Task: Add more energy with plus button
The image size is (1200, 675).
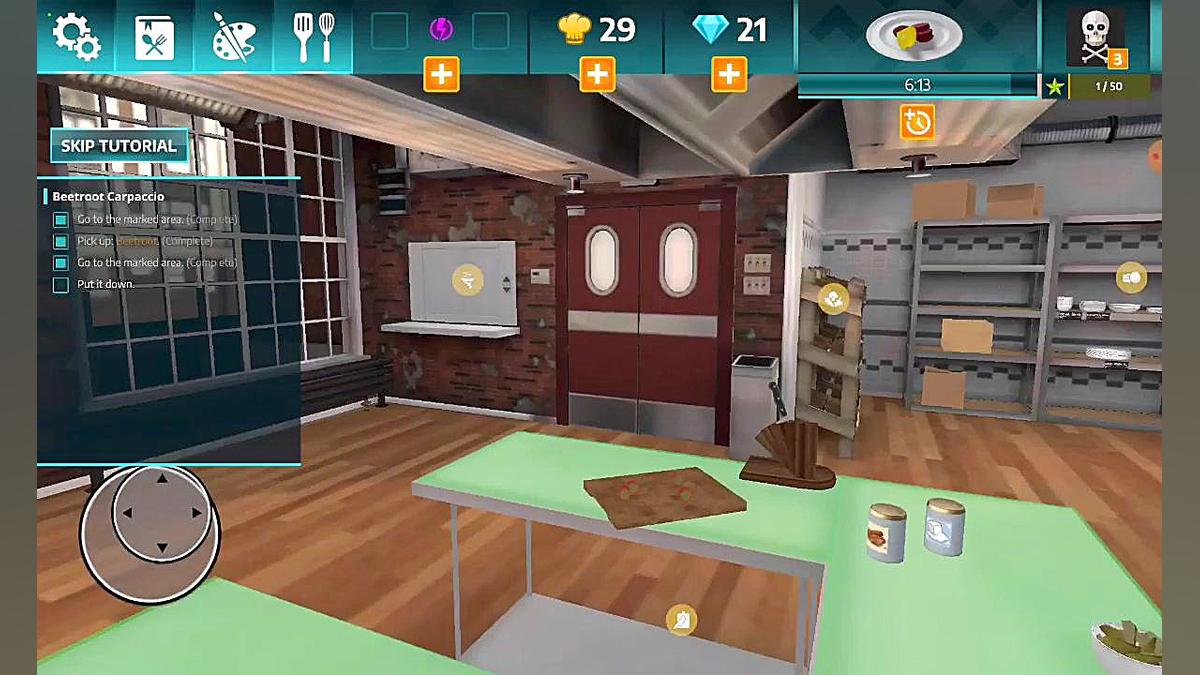Action: click(x=441, y=74)
